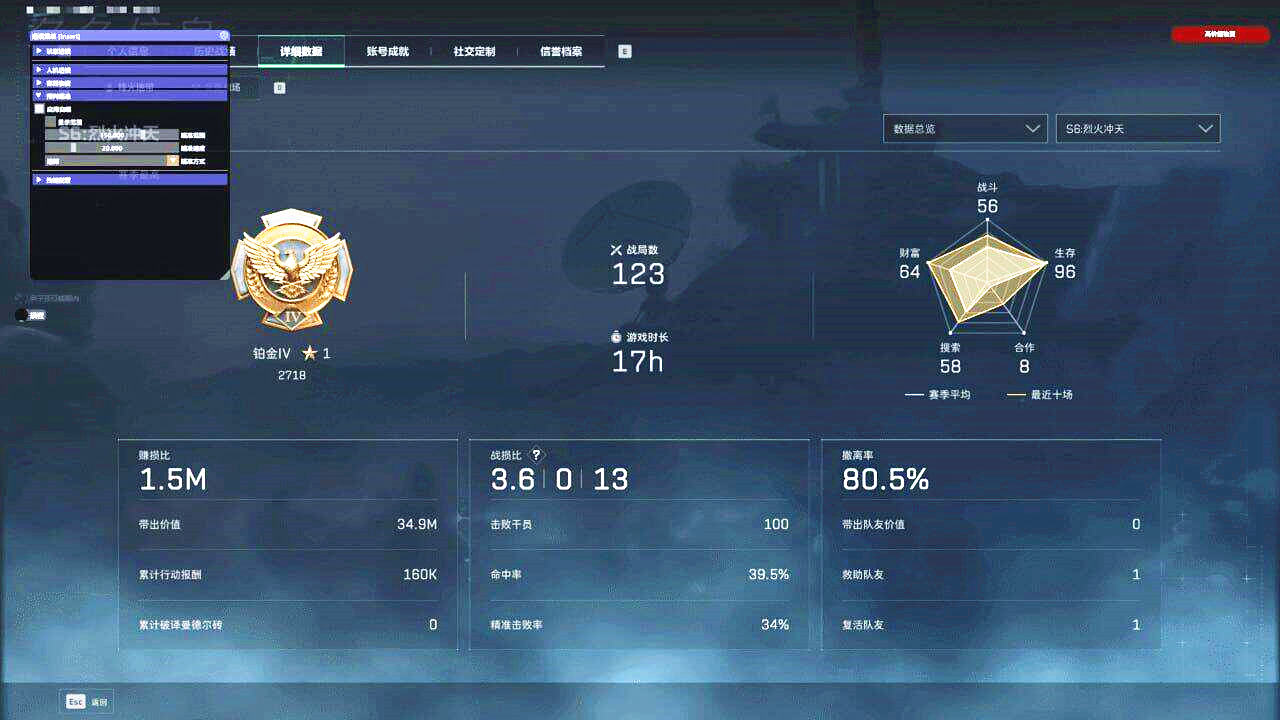Open the 数据总览 dropdown
The height and width of the screenshot is (720, 1280).
click(x=964, y=128)
